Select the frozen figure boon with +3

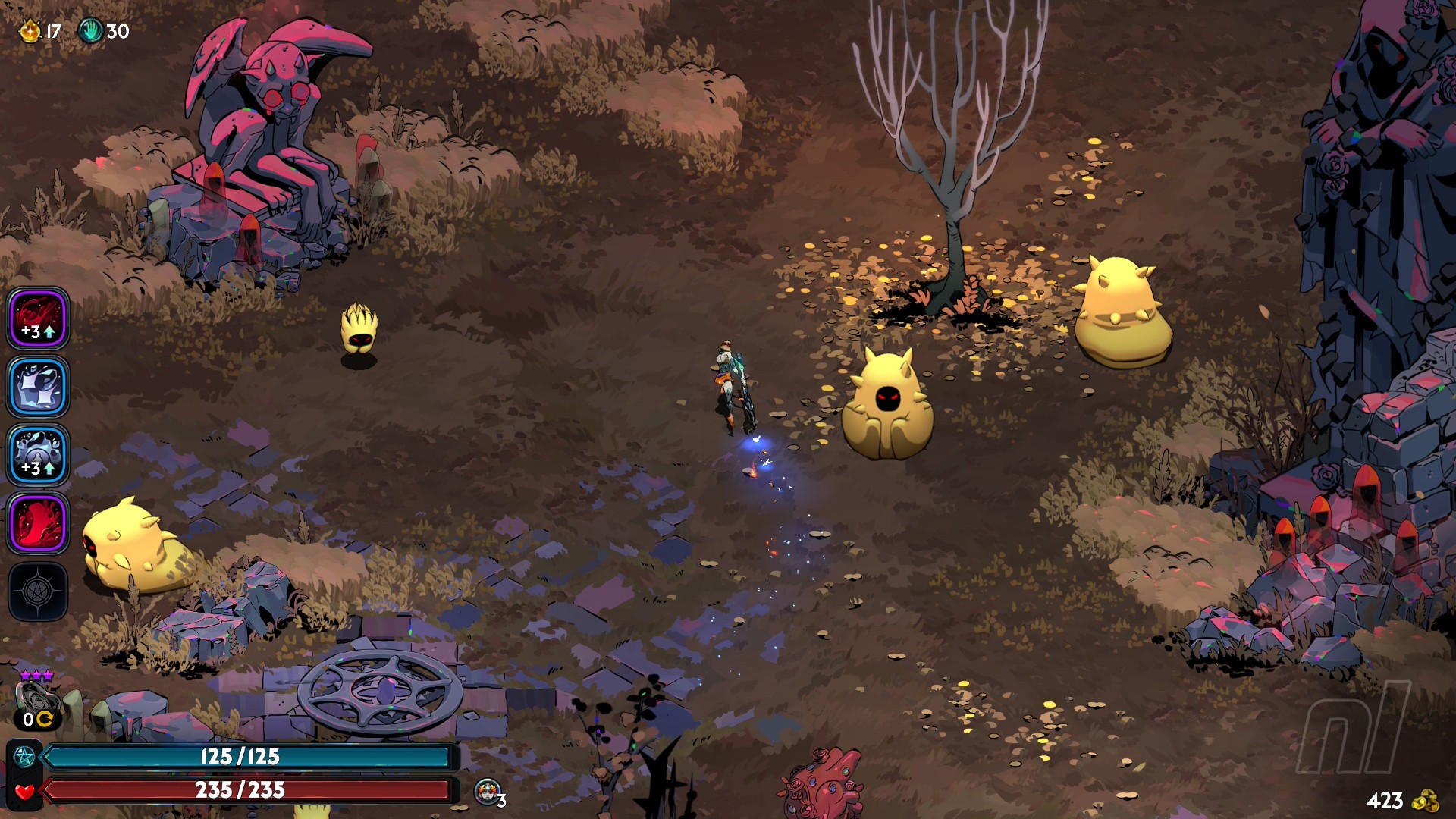(39, 455)
